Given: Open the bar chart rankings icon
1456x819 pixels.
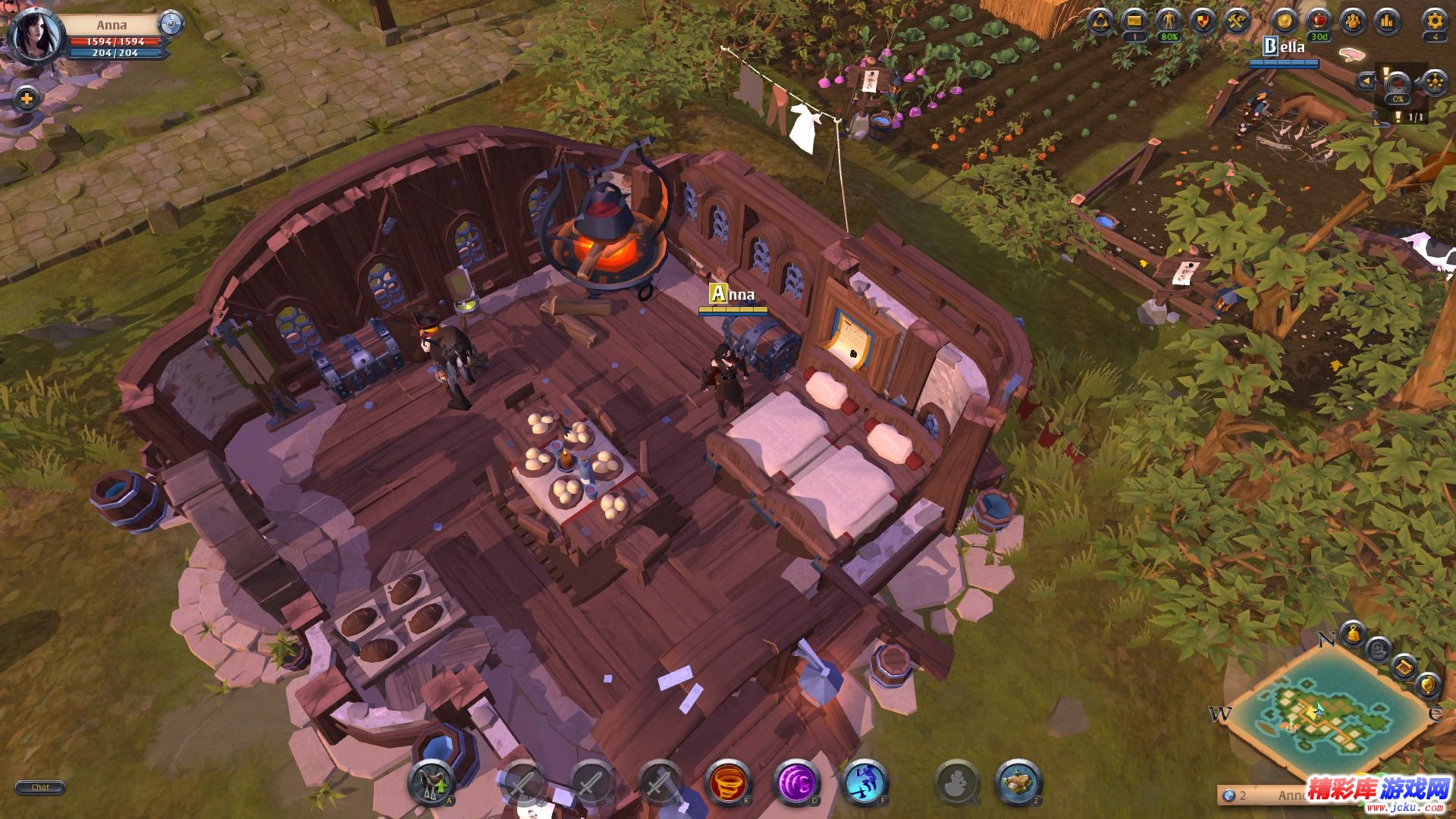Looking at the screenshot, I should 1388,21.
